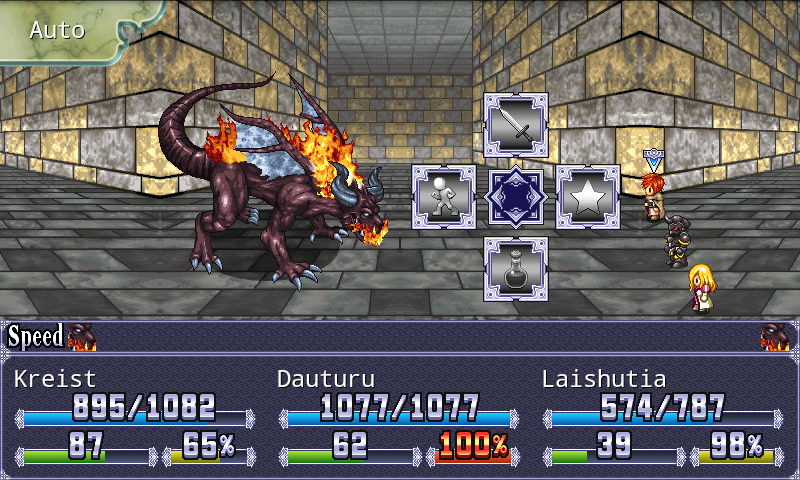Open the potion item command
The image size is (800, 480).
tap(516, 268)
